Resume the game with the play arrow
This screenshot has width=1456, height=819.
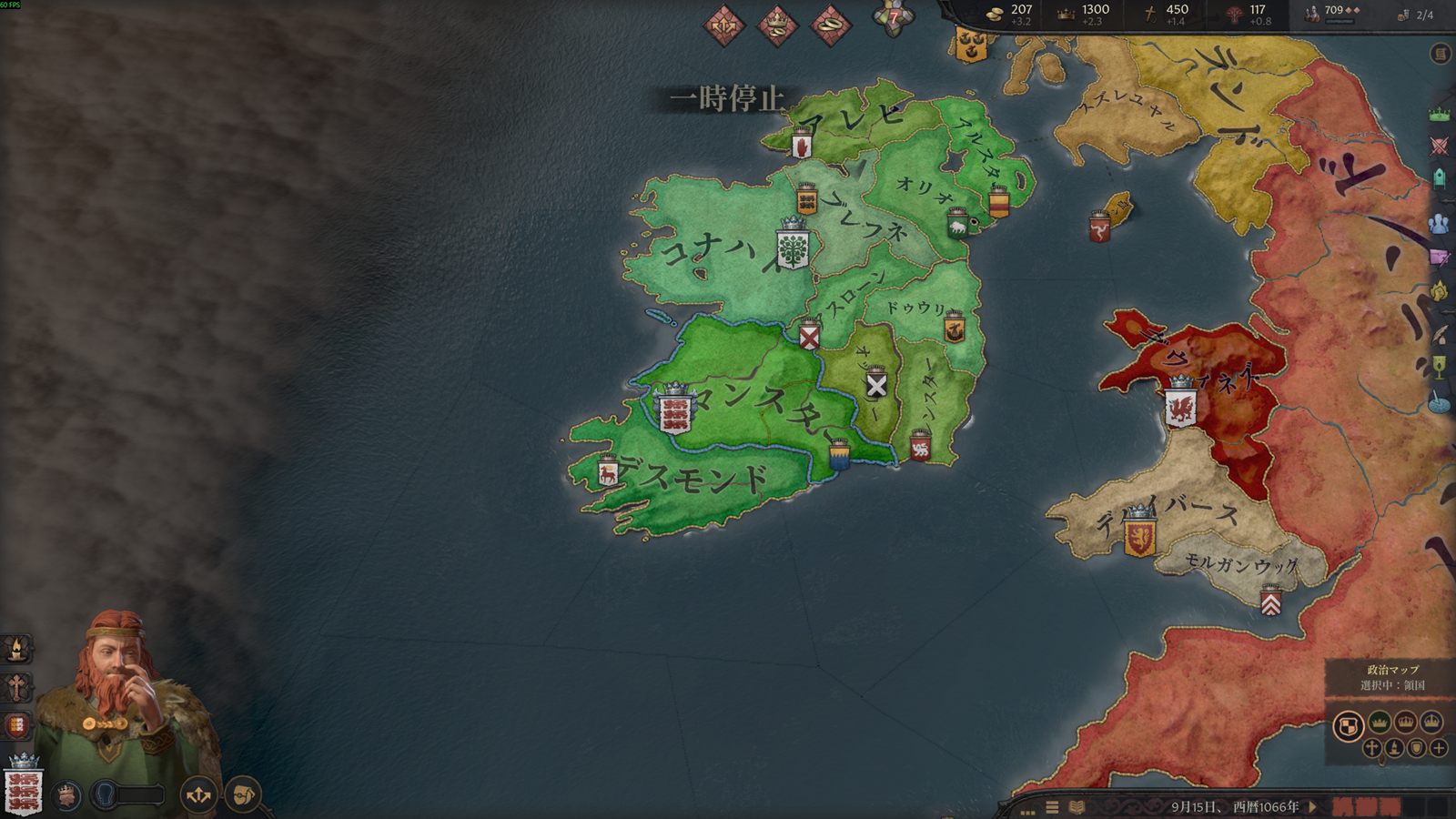point(1313,806)
